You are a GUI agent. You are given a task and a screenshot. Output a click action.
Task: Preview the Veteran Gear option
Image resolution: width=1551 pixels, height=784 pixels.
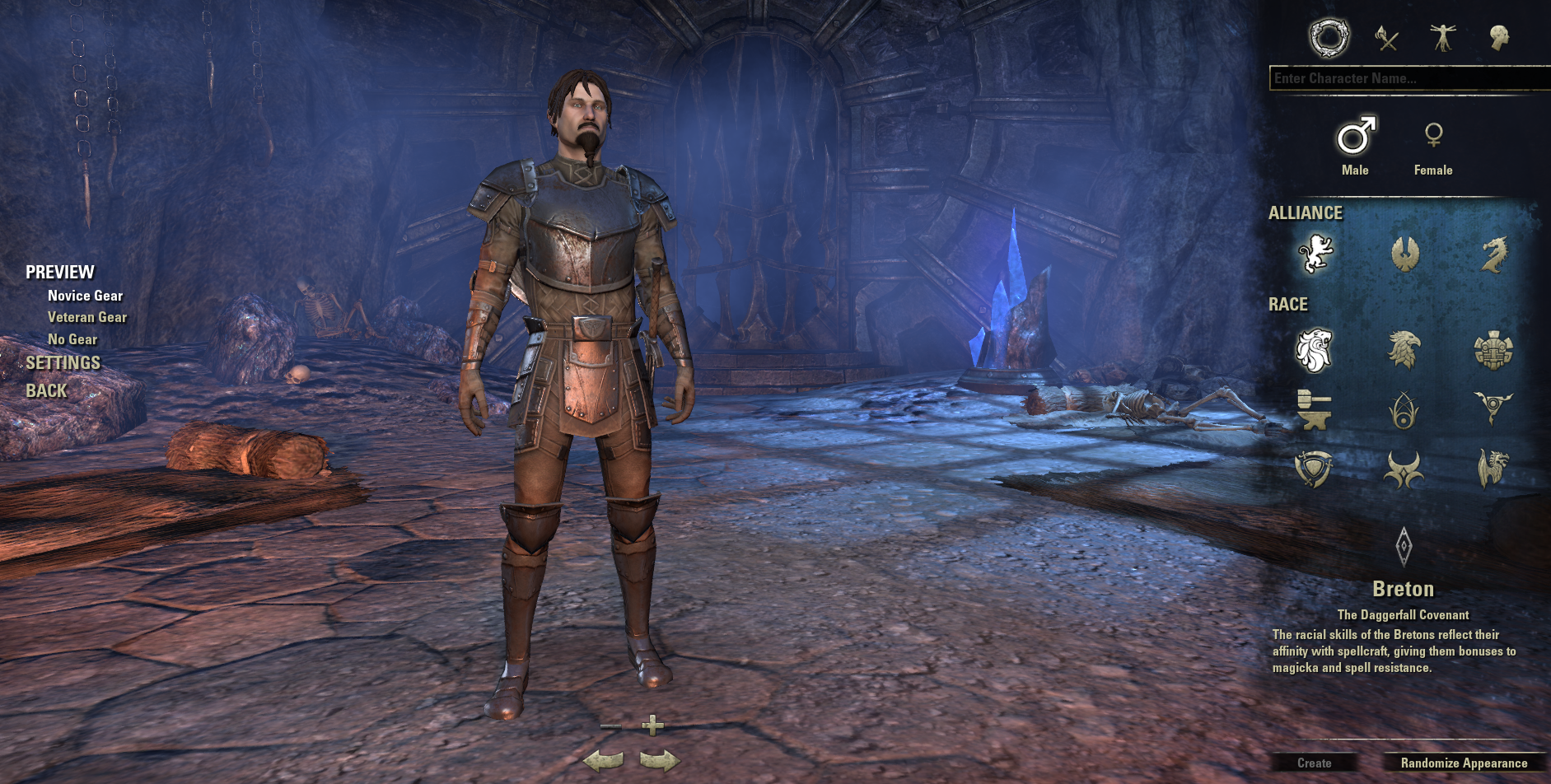point(86,317)
